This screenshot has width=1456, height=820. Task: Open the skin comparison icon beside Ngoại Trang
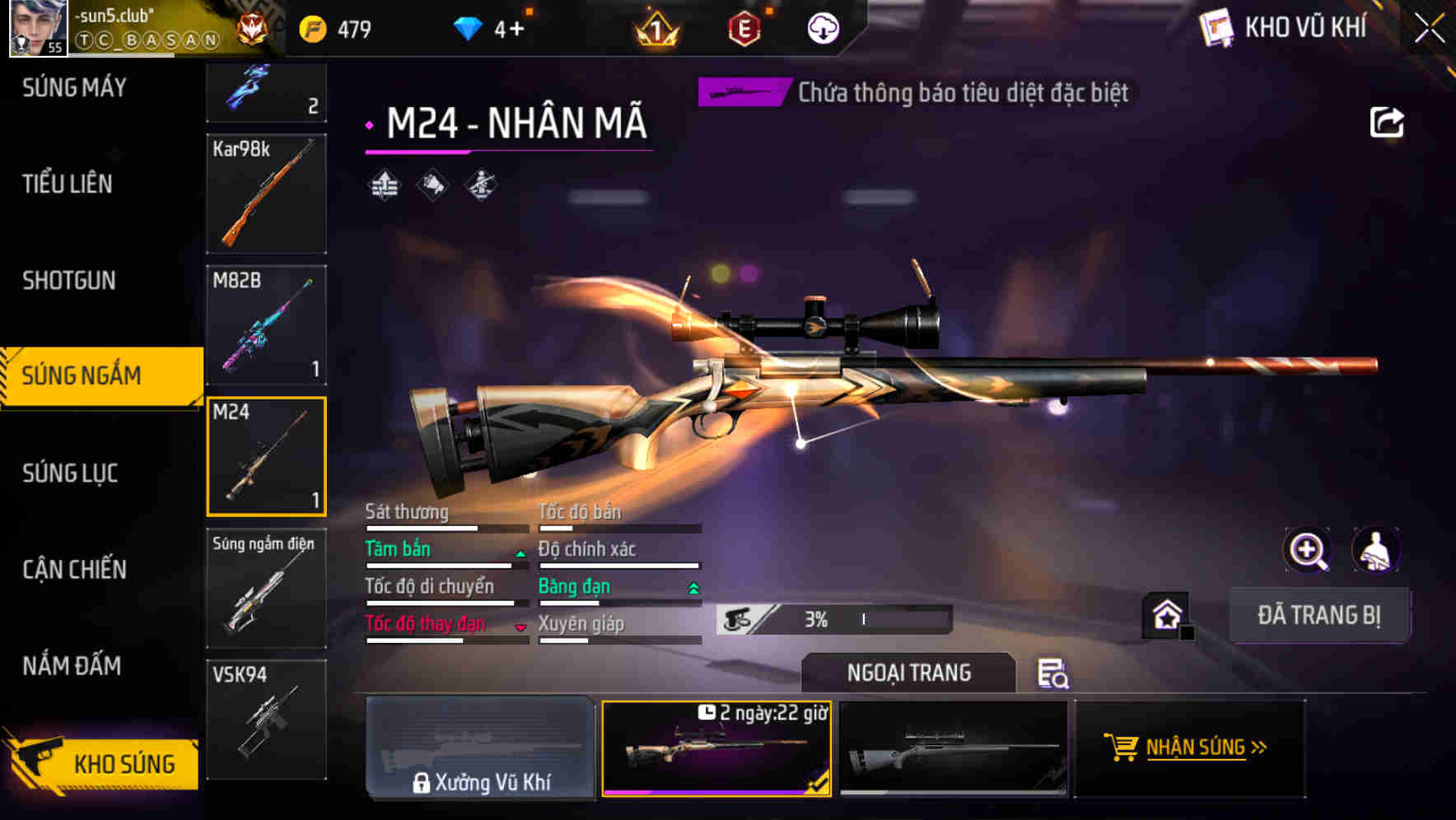click(1054, 675)
